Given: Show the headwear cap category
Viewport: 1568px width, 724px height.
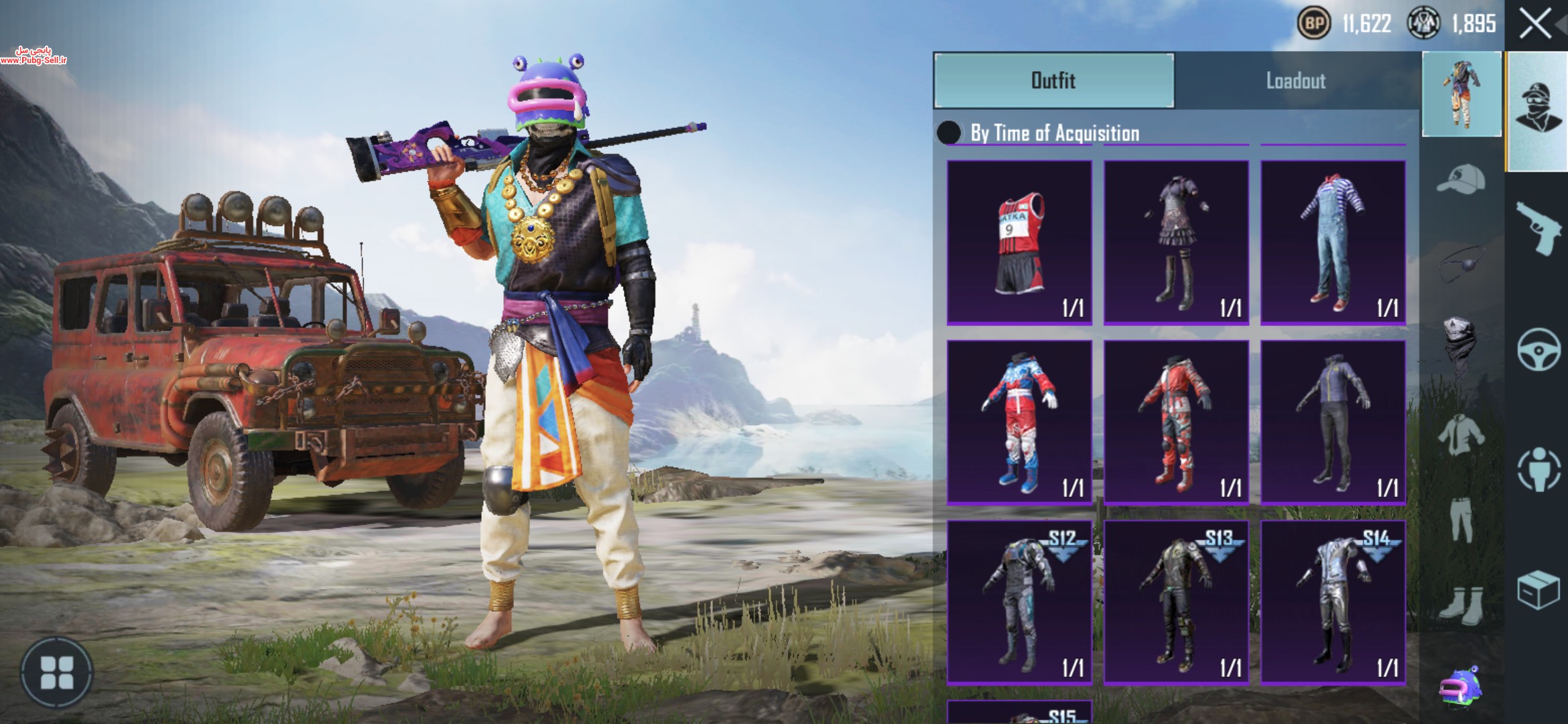Looking at the screenshot, I should [1461, 179].
